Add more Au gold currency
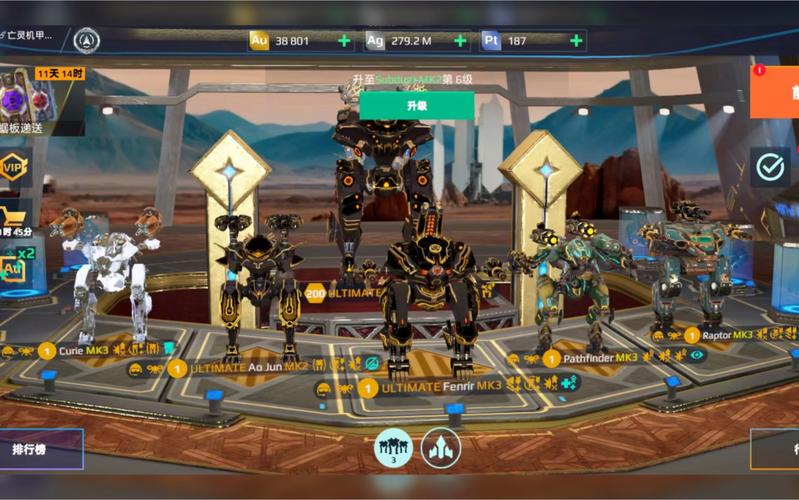This screenshot has height=500, width=799. click(x=344, y=41)
